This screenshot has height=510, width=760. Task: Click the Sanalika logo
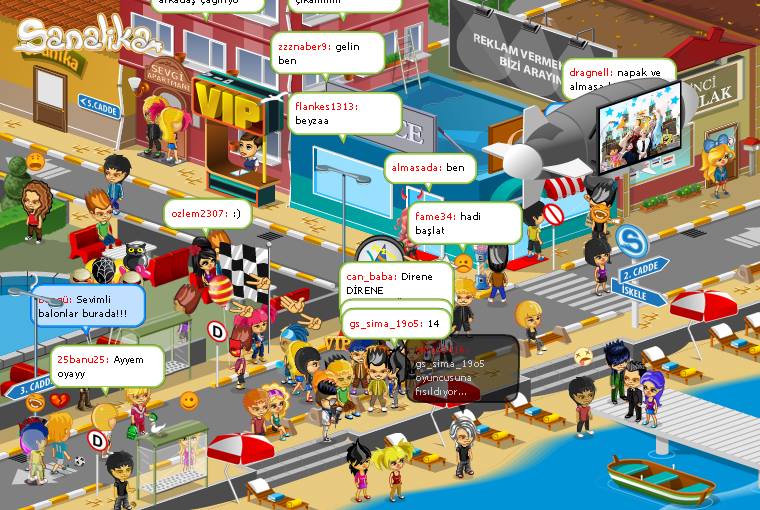pos(88,38)
